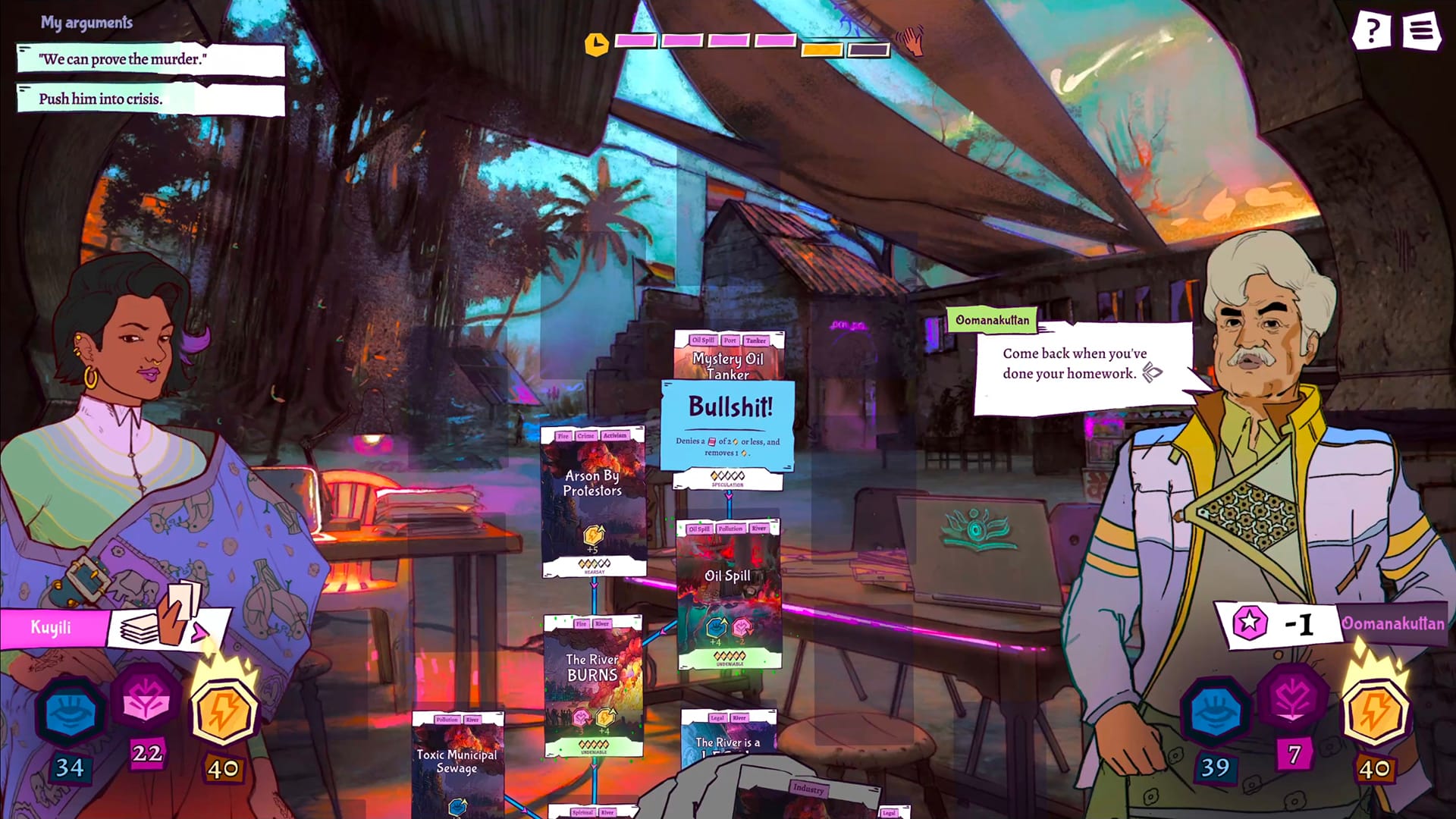Select the "Push him into crisis." argument
1456x819 pixels.
(150, 99)
